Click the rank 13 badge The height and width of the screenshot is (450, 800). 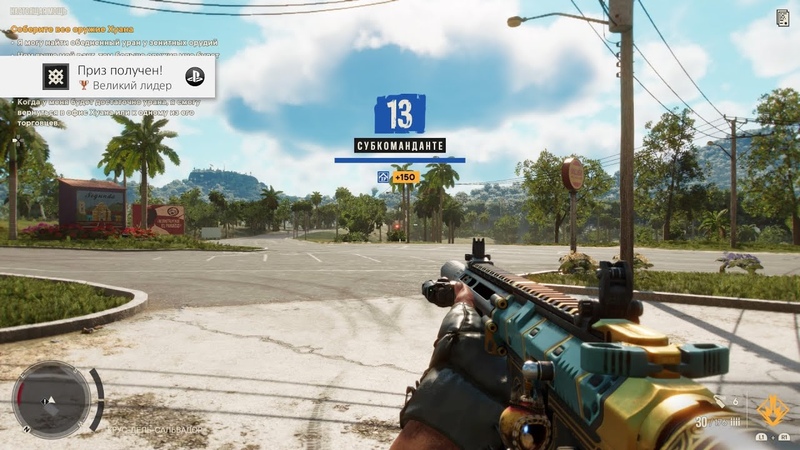(399, 114)
